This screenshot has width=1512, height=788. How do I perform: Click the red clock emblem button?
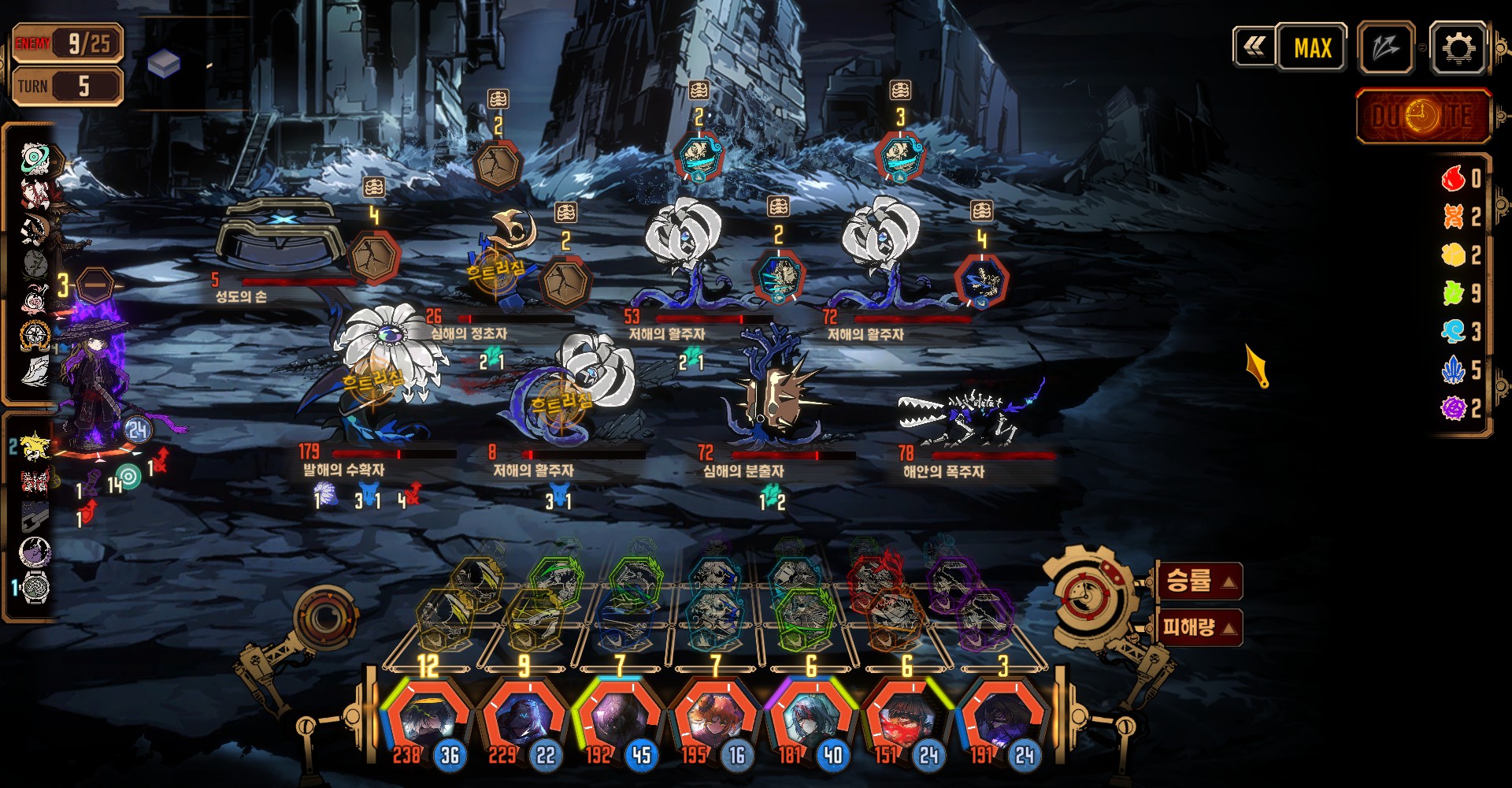(x=1423, y=117)
